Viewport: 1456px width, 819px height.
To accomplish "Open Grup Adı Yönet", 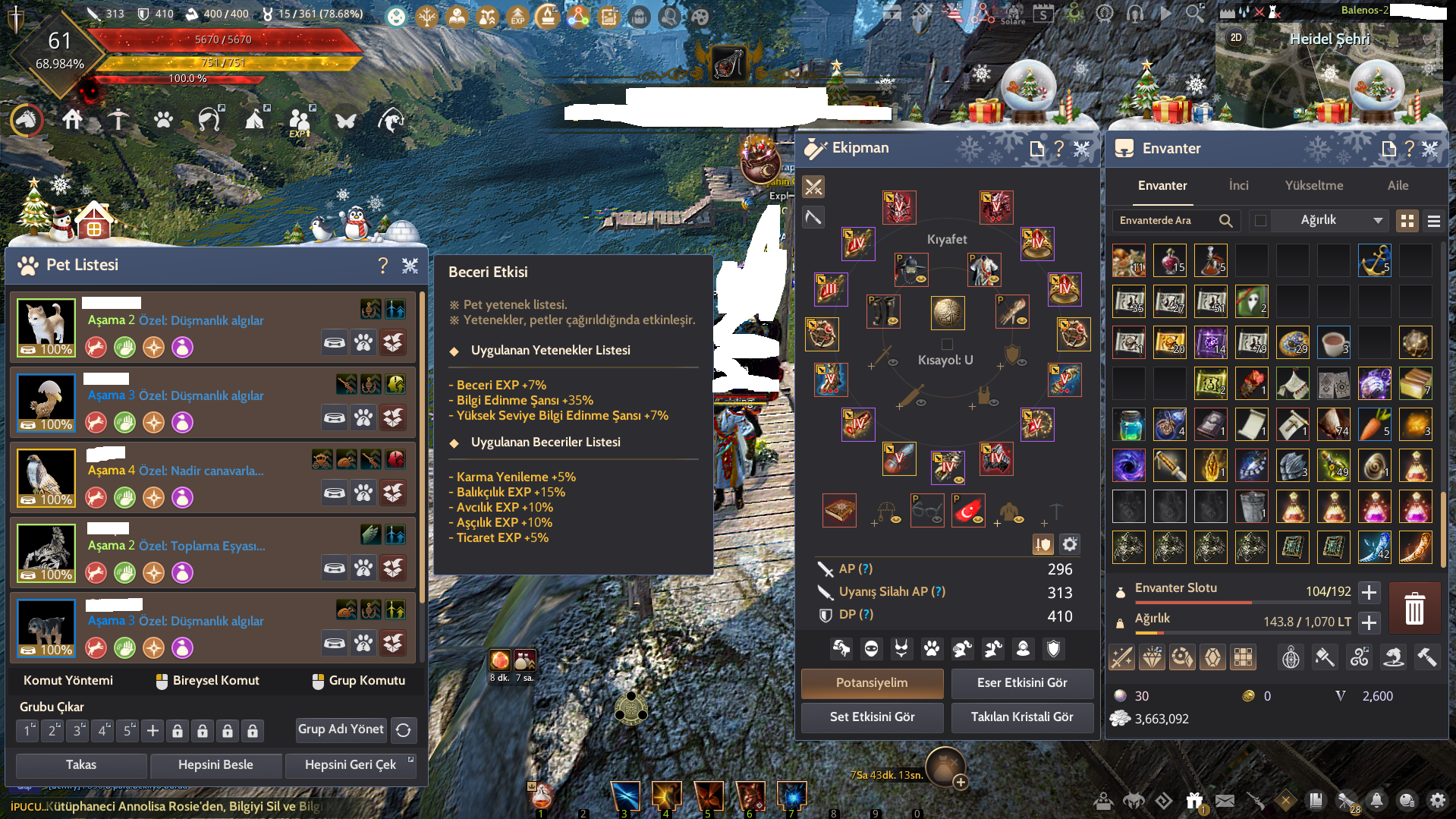I will tap(341, 729).
